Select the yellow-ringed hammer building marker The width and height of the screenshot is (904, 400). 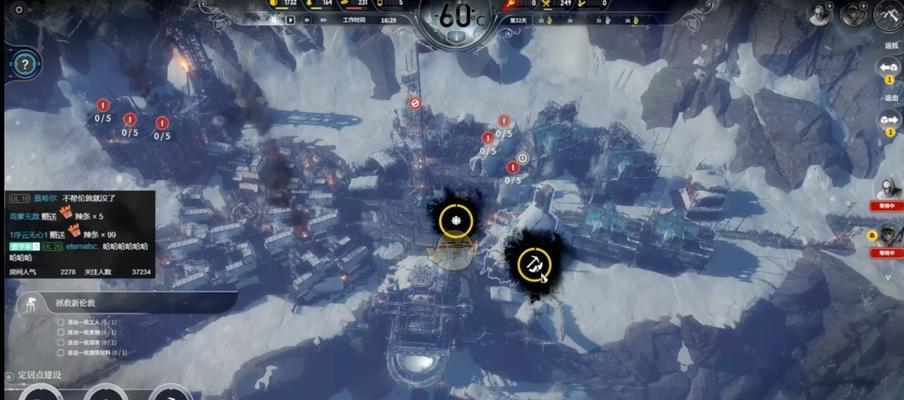click(x=534, y=263)
